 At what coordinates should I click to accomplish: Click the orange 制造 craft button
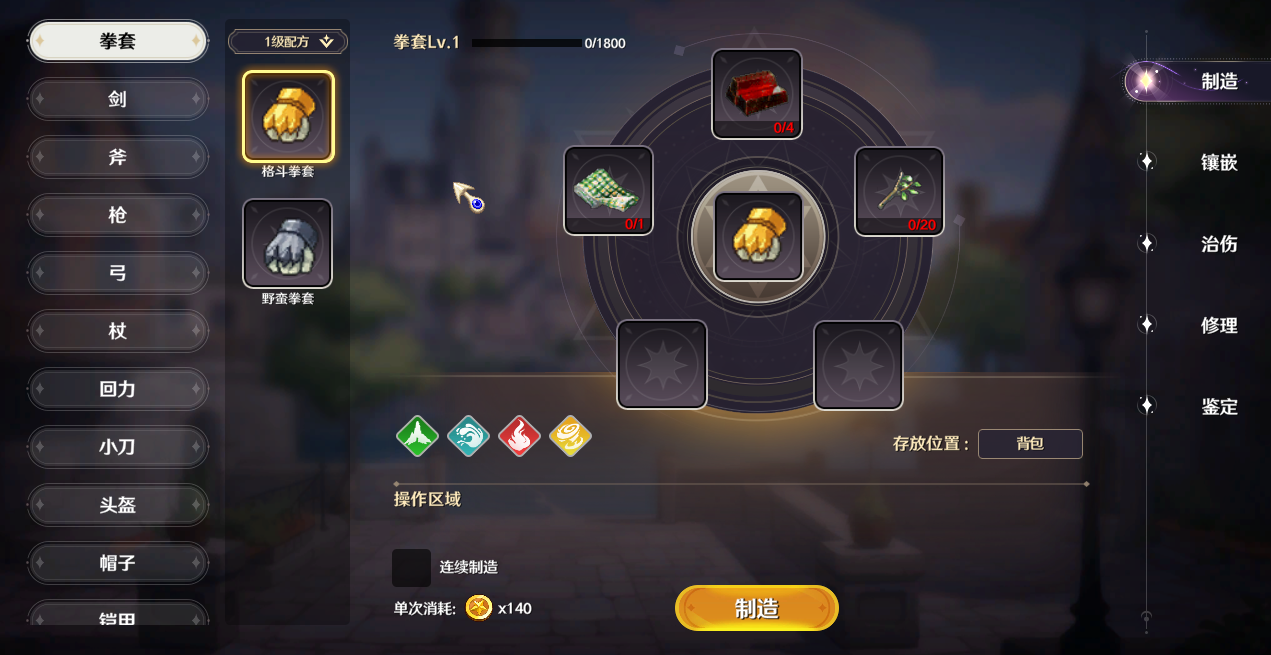click(756, 608)
